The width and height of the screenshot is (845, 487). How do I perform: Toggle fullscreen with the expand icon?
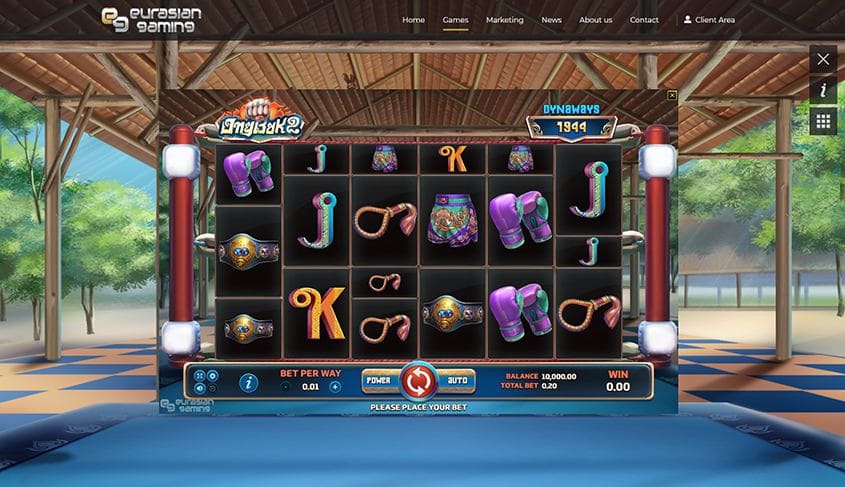199,376
